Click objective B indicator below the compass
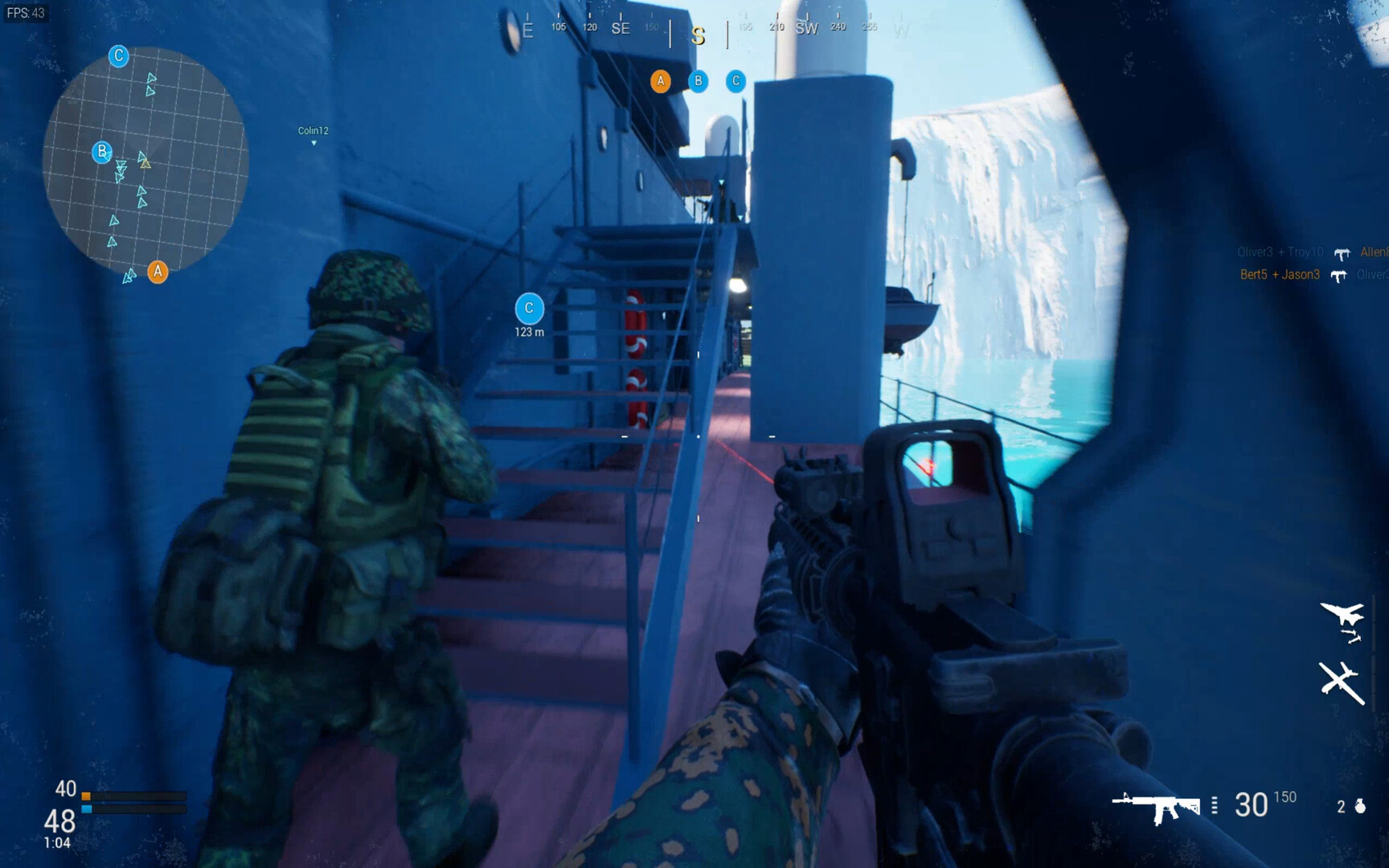Viewport: 1389px width, 868px height. [x=699, y=81]
